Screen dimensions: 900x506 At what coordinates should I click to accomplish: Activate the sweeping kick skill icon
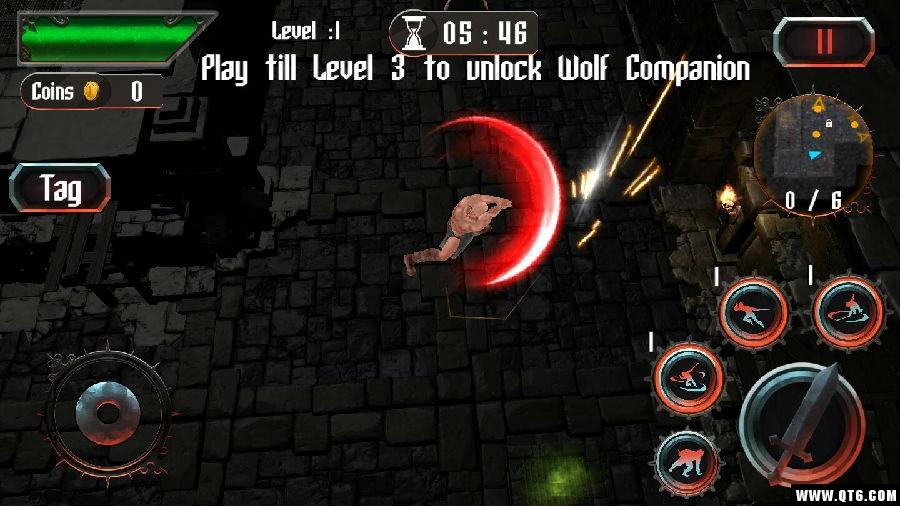pos(847,311)
